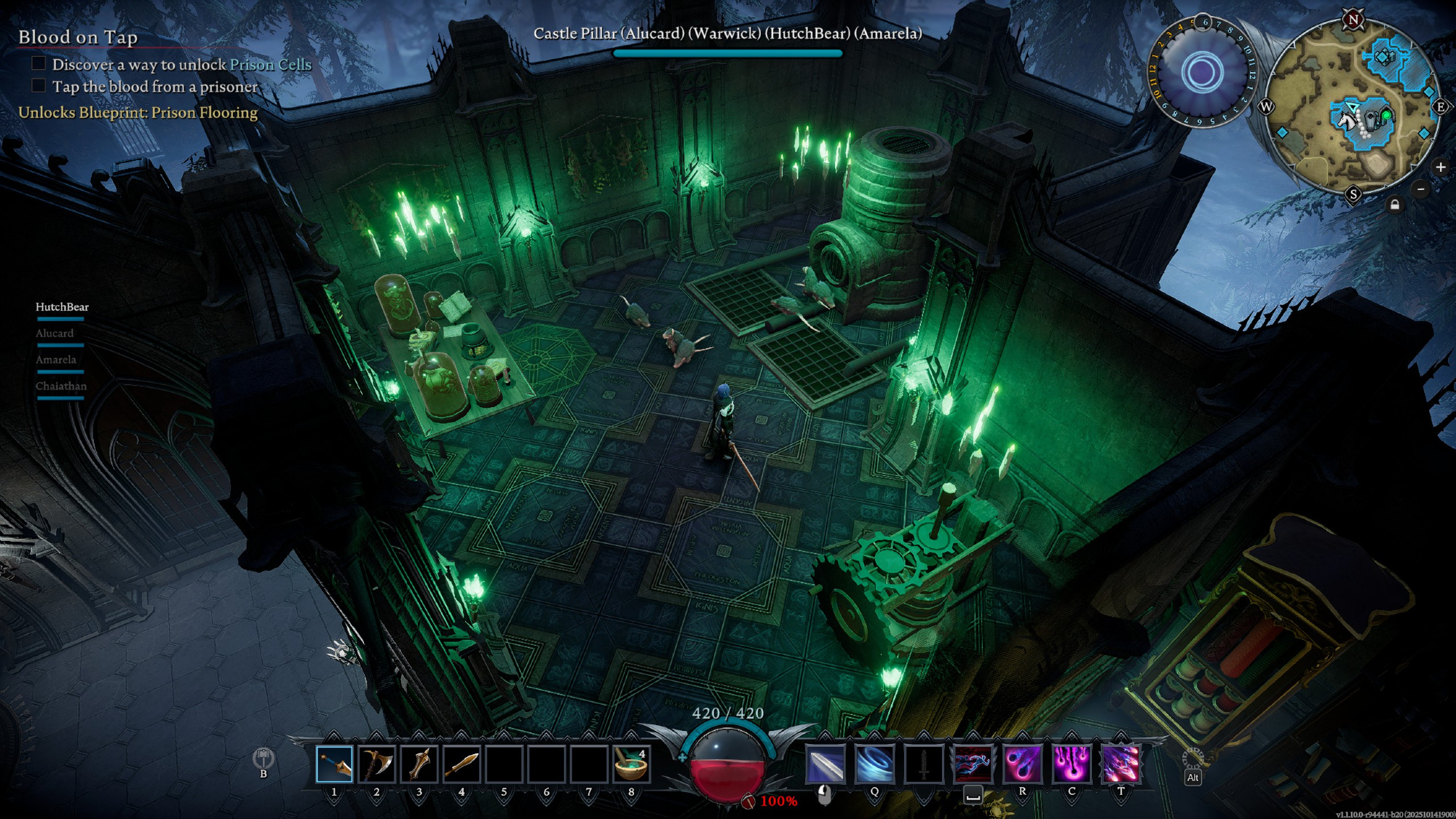The height and width of the screenshot is (819, 1456).
Task: Click the day-night cycle clock
Action: point(1201,72)
